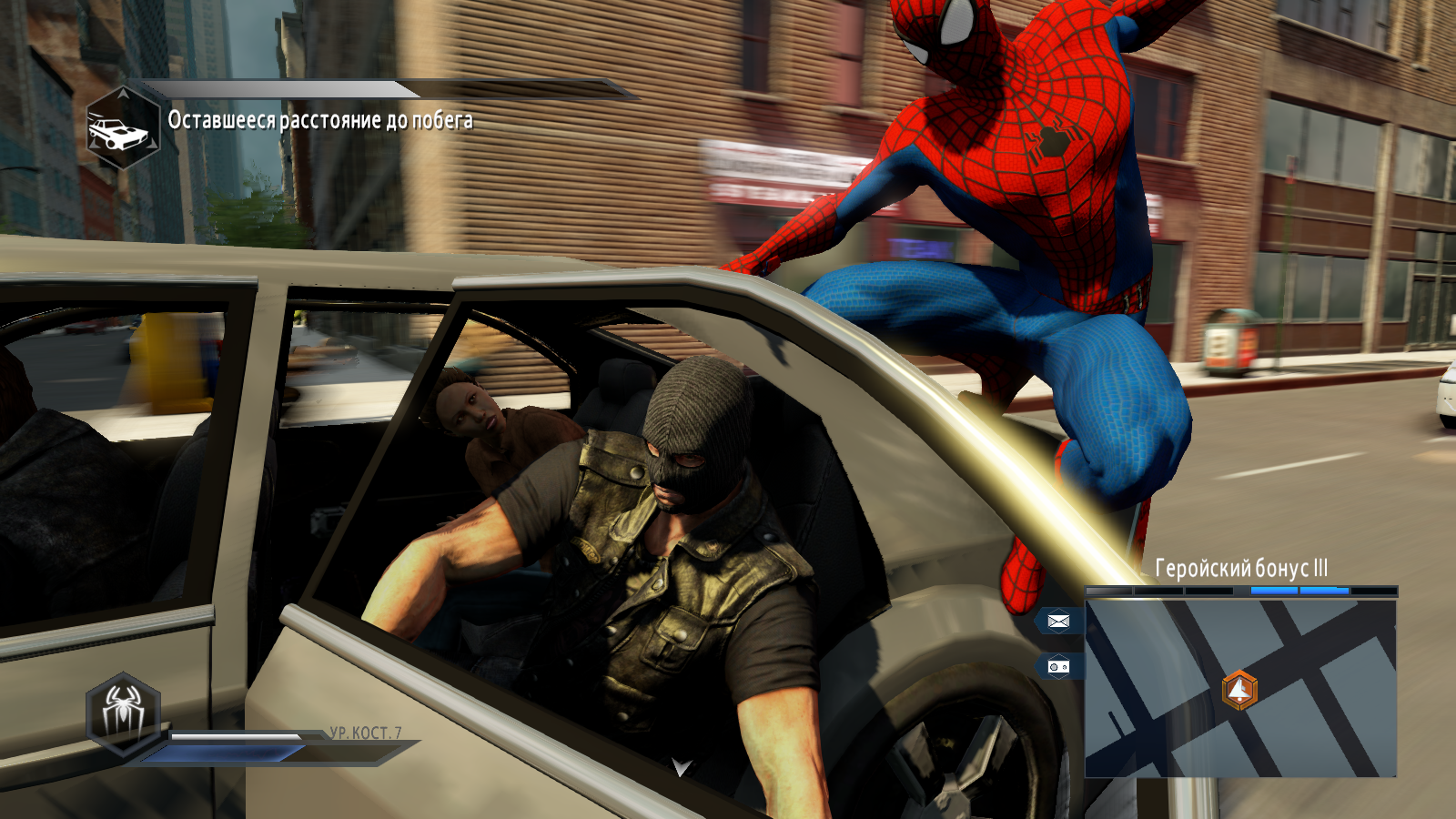
Task: Click the upward arrow atop the car objective hexagon
Action: (x=123, y=95)
